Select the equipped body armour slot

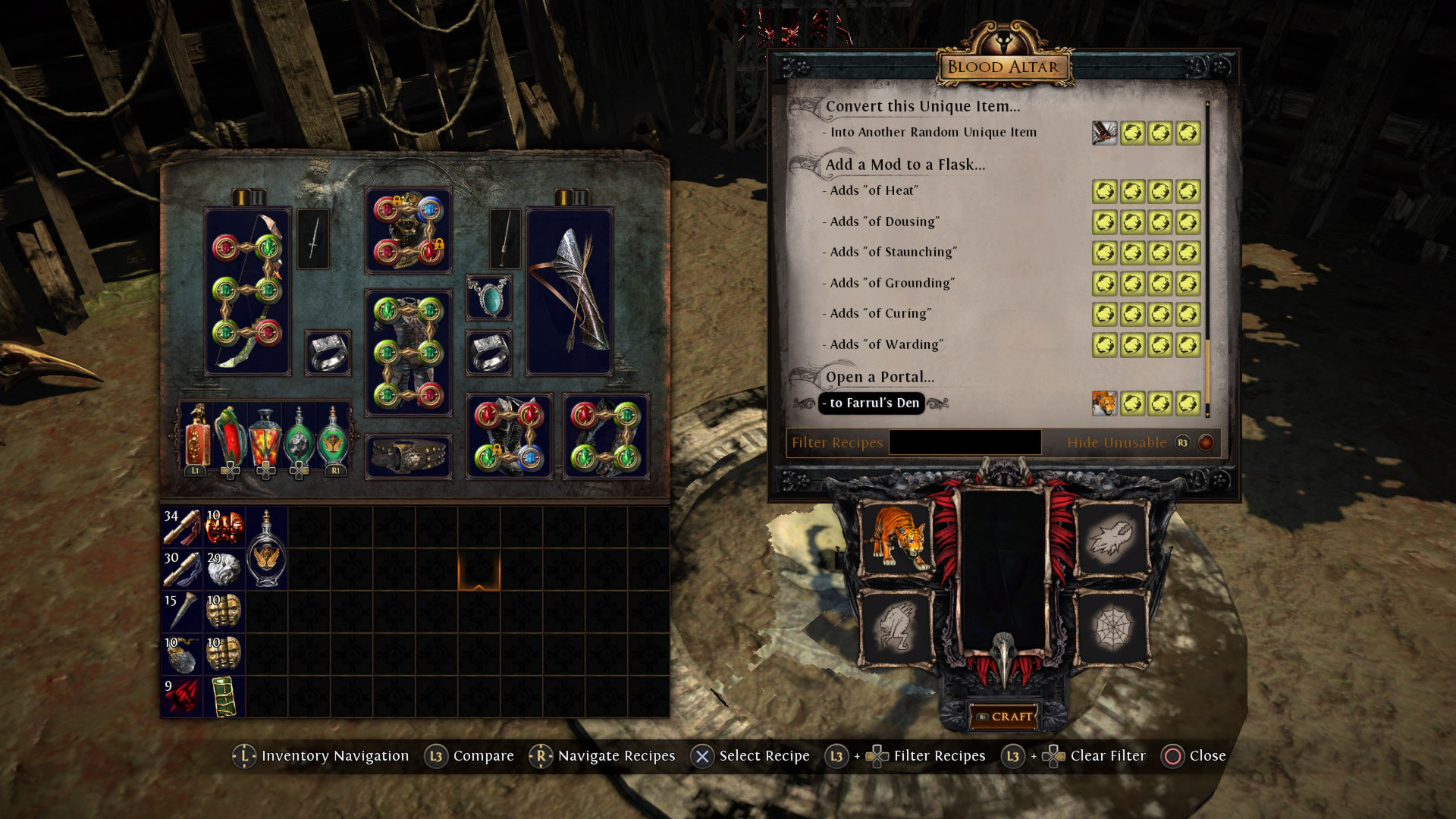click(408, 353)
